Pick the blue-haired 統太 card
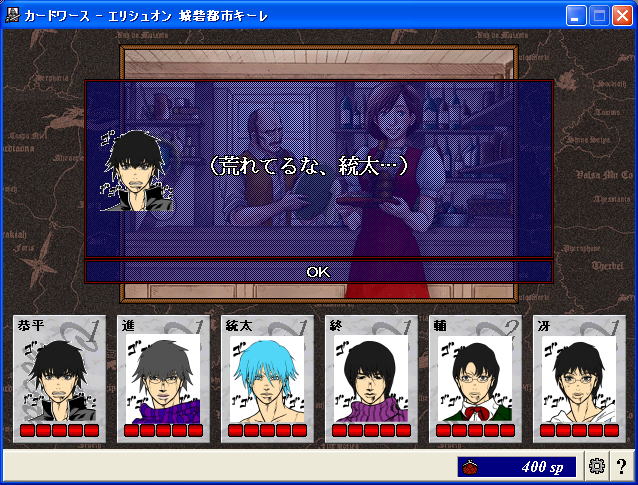The height and width of the screenshot is (485, 638). pyautogui.click(x=267, y=378)
